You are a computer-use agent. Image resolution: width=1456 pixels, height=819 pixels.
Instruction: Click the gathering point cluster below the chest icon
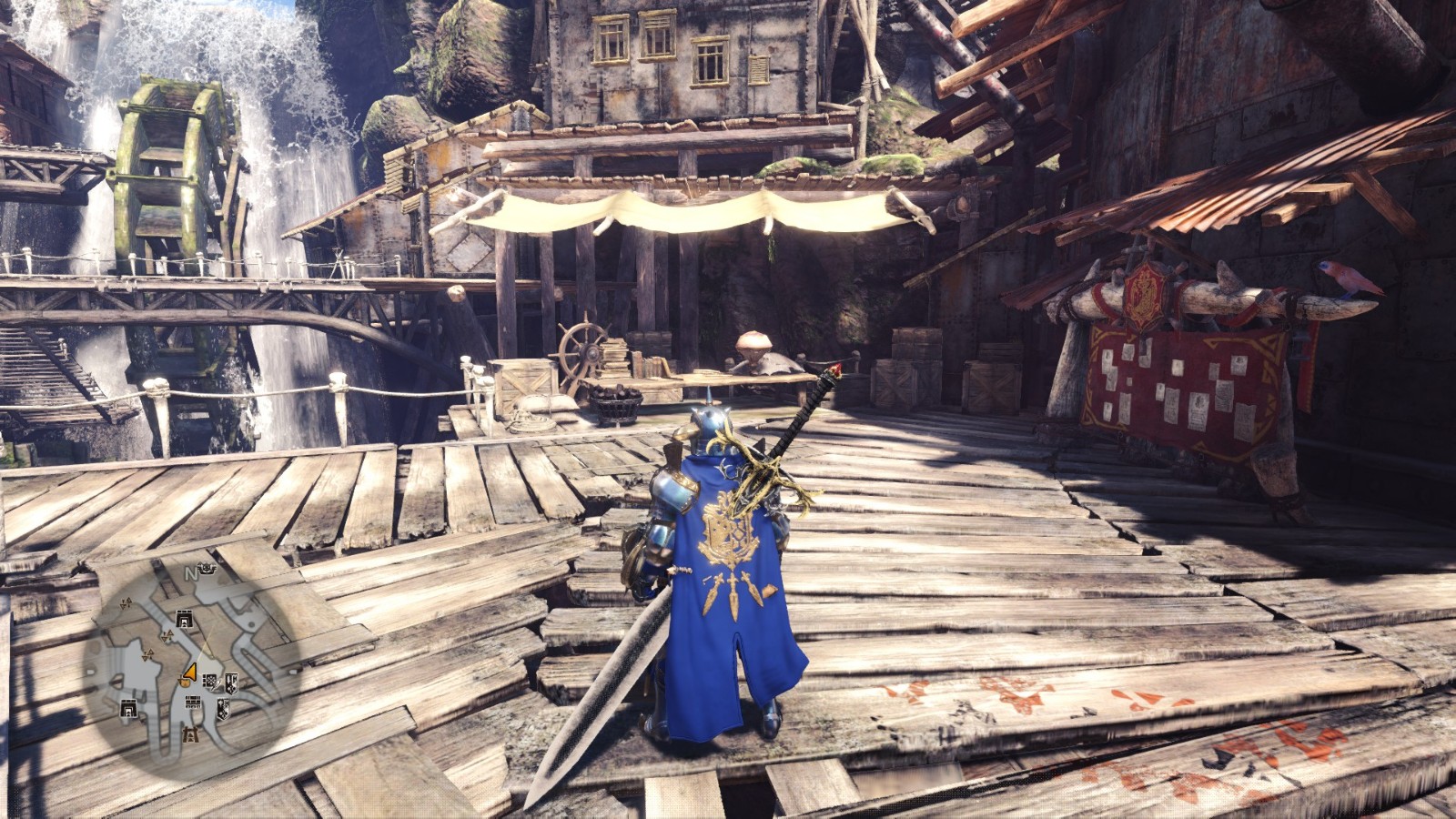[x=147, y=654]
